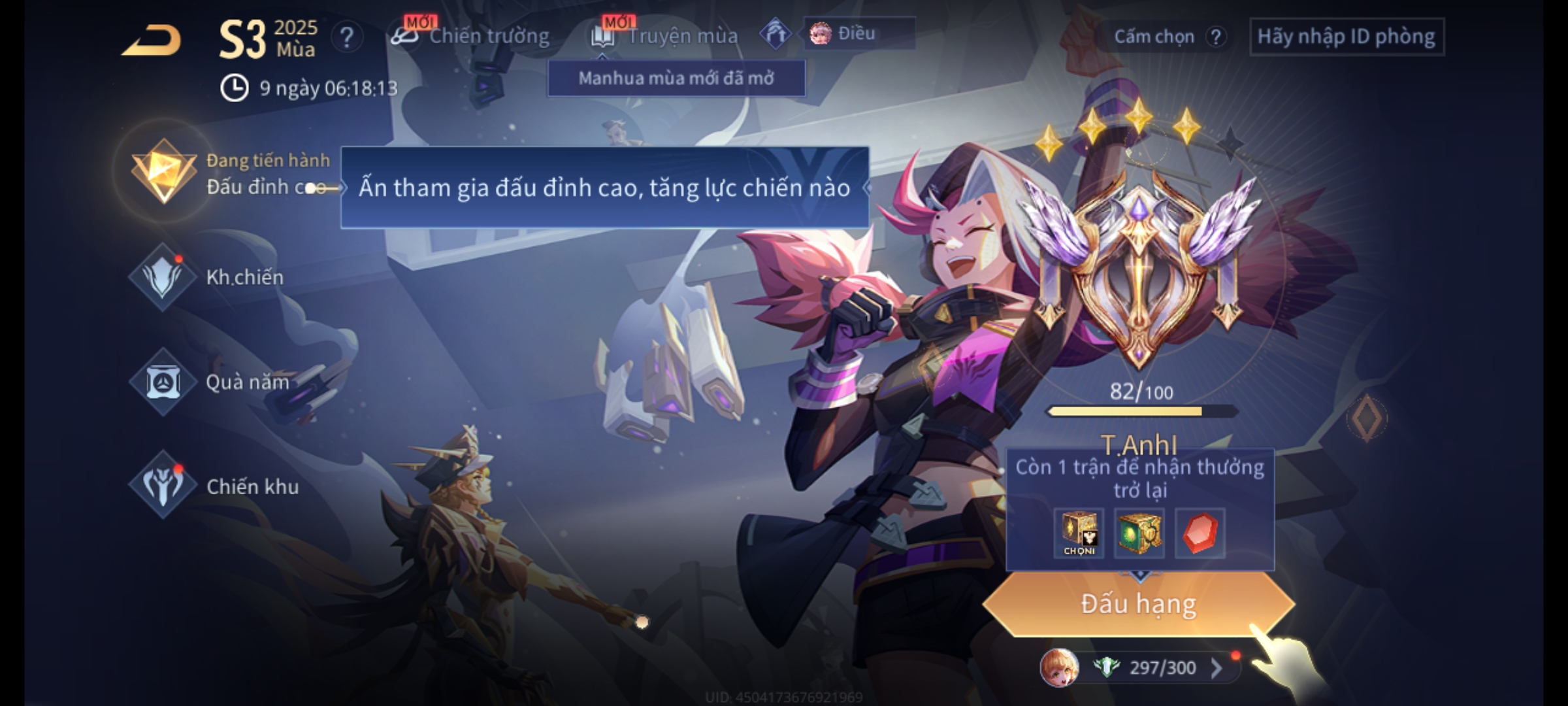The height and width of the screenshot is (706, 1568).
Task: Open Quà năm yearly rewards
Action: coord(163,382)
